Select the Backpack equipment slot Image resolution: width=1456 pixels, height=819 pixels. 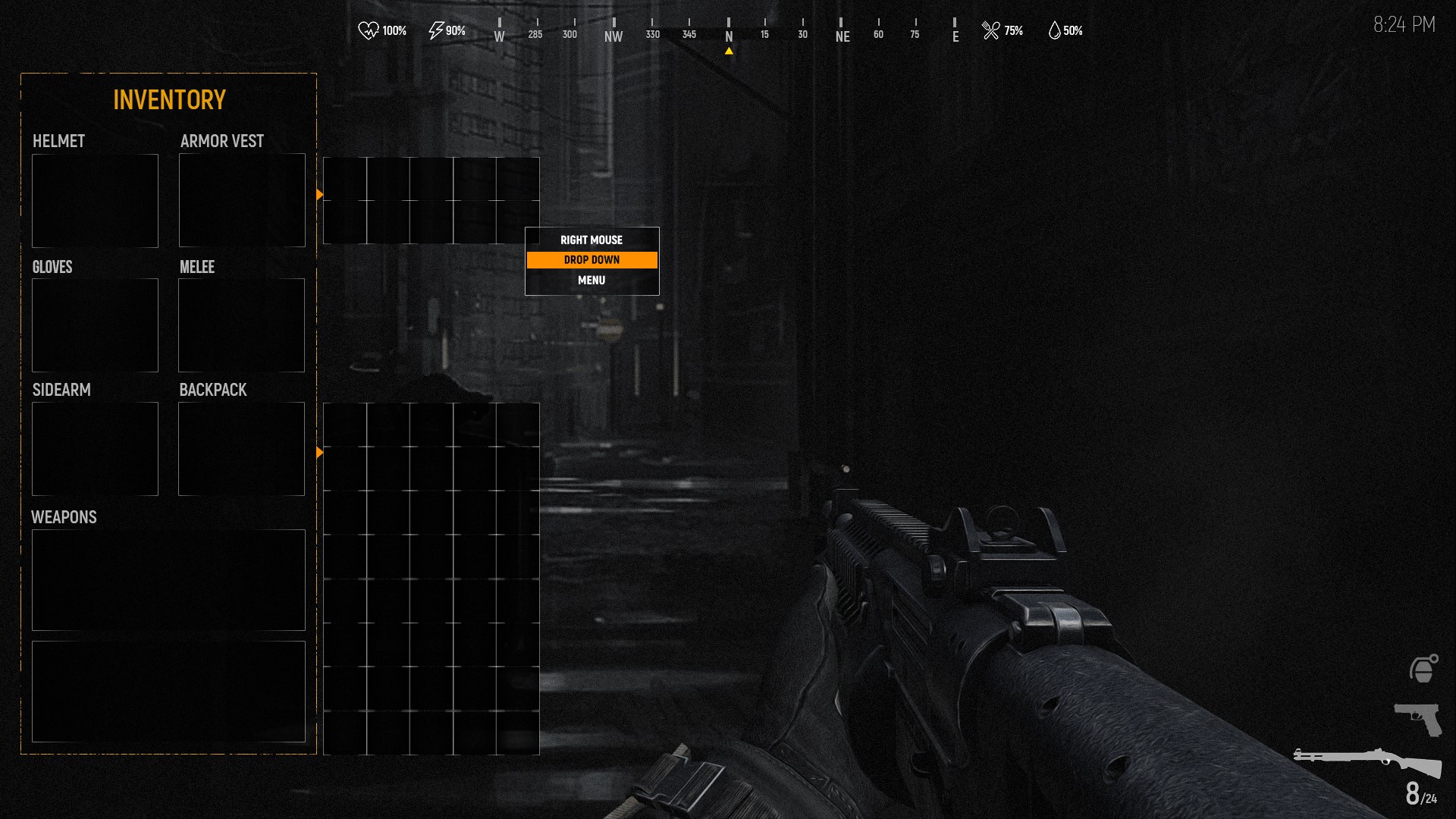241,449
